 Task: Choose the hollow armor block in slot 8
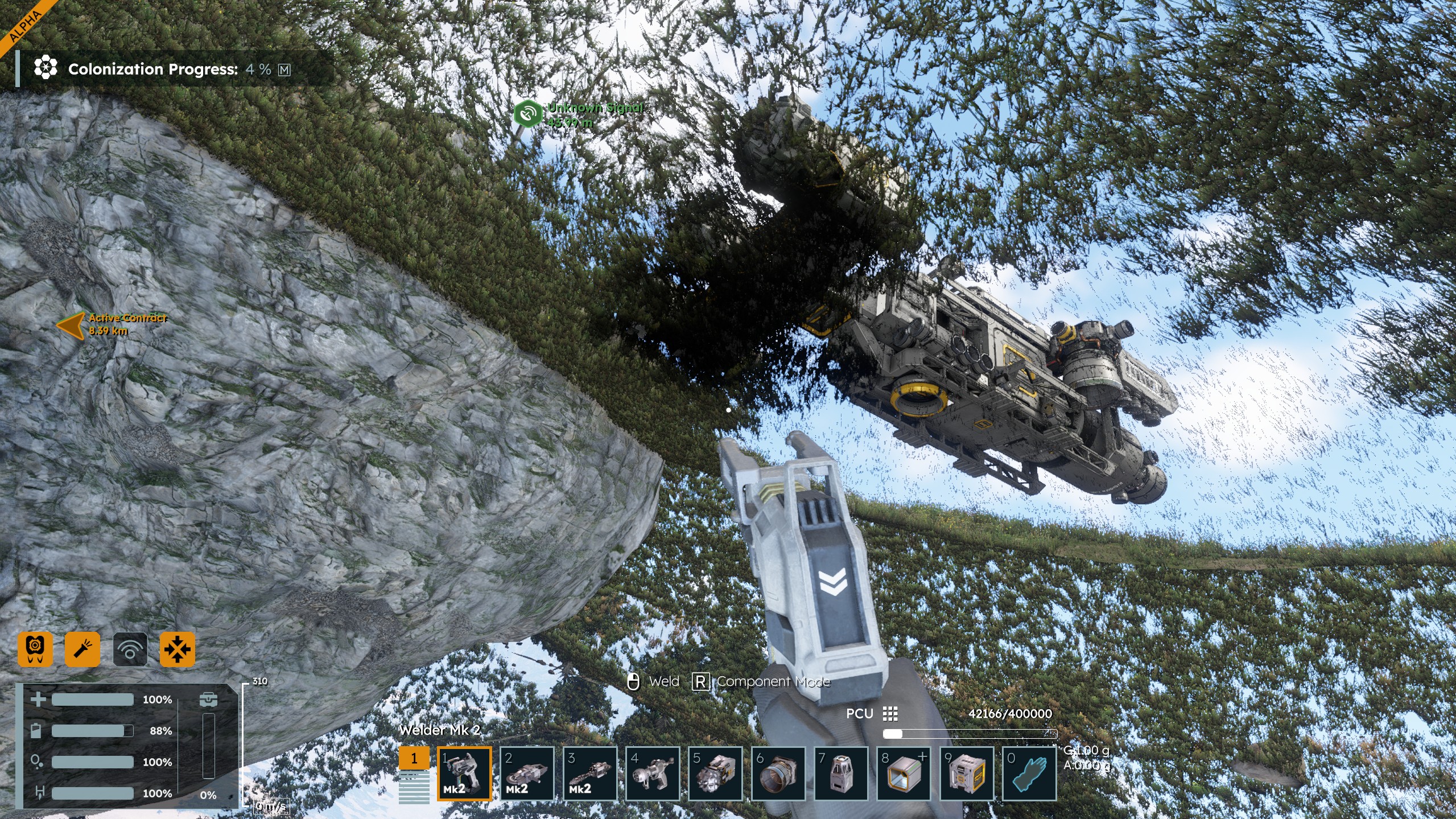click(904, 773)
